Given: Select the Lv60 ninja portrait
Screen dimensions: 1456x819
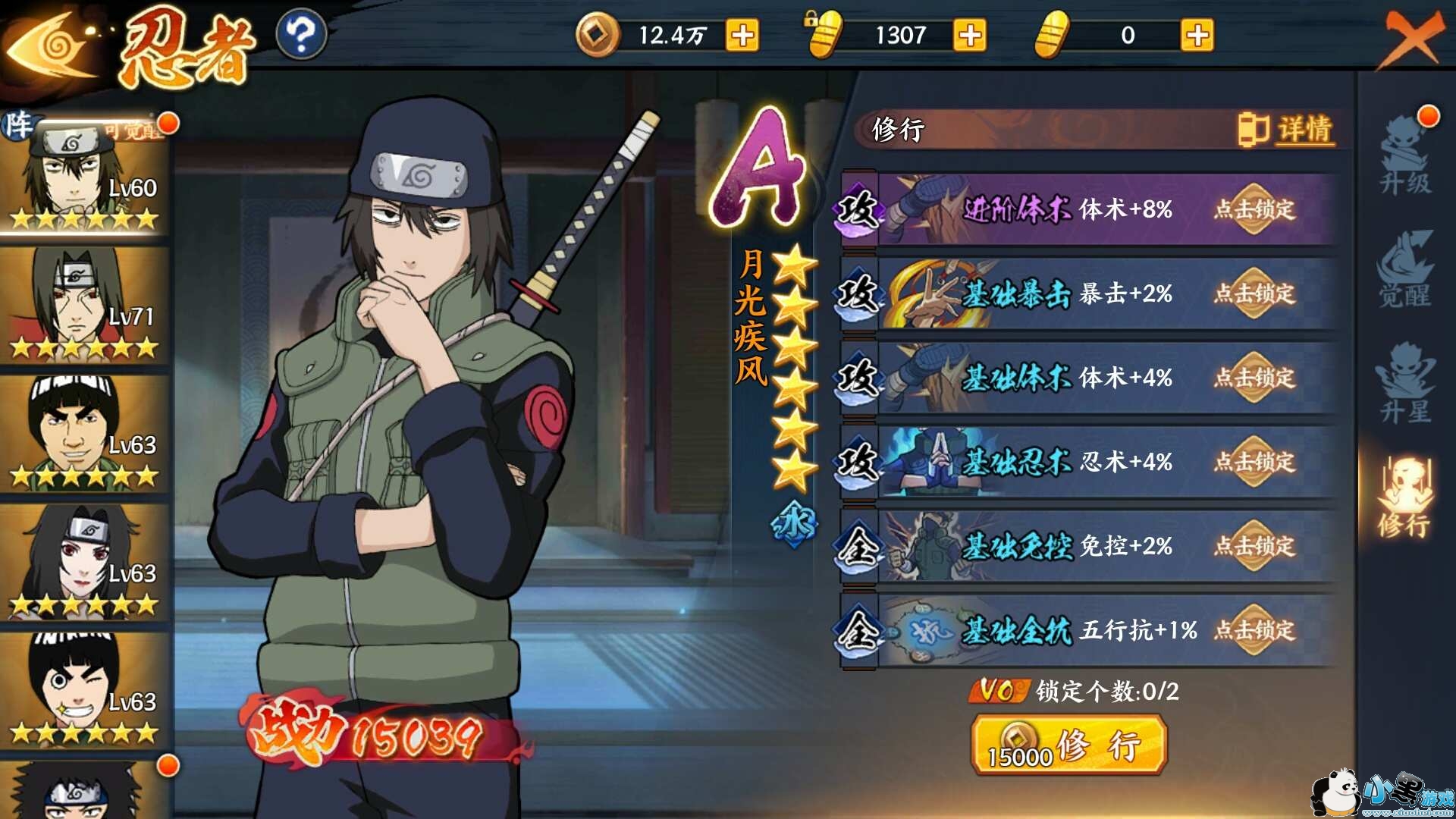Looking at the screenshot, I should [83, 176].
